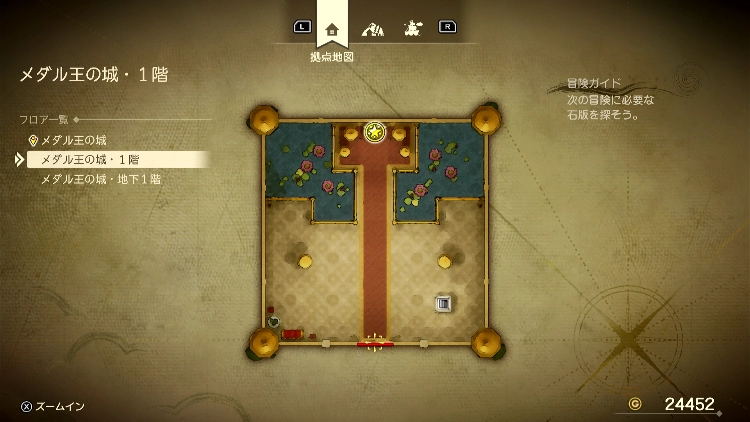Click the pot marker in the map's corner
This screenshot has width=750, height=422.
[x=274, y=321]
